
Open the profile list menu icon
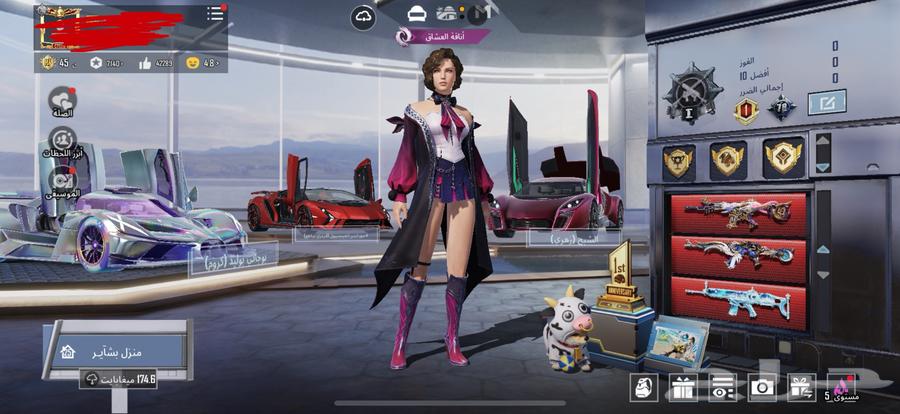click(215, 14)
